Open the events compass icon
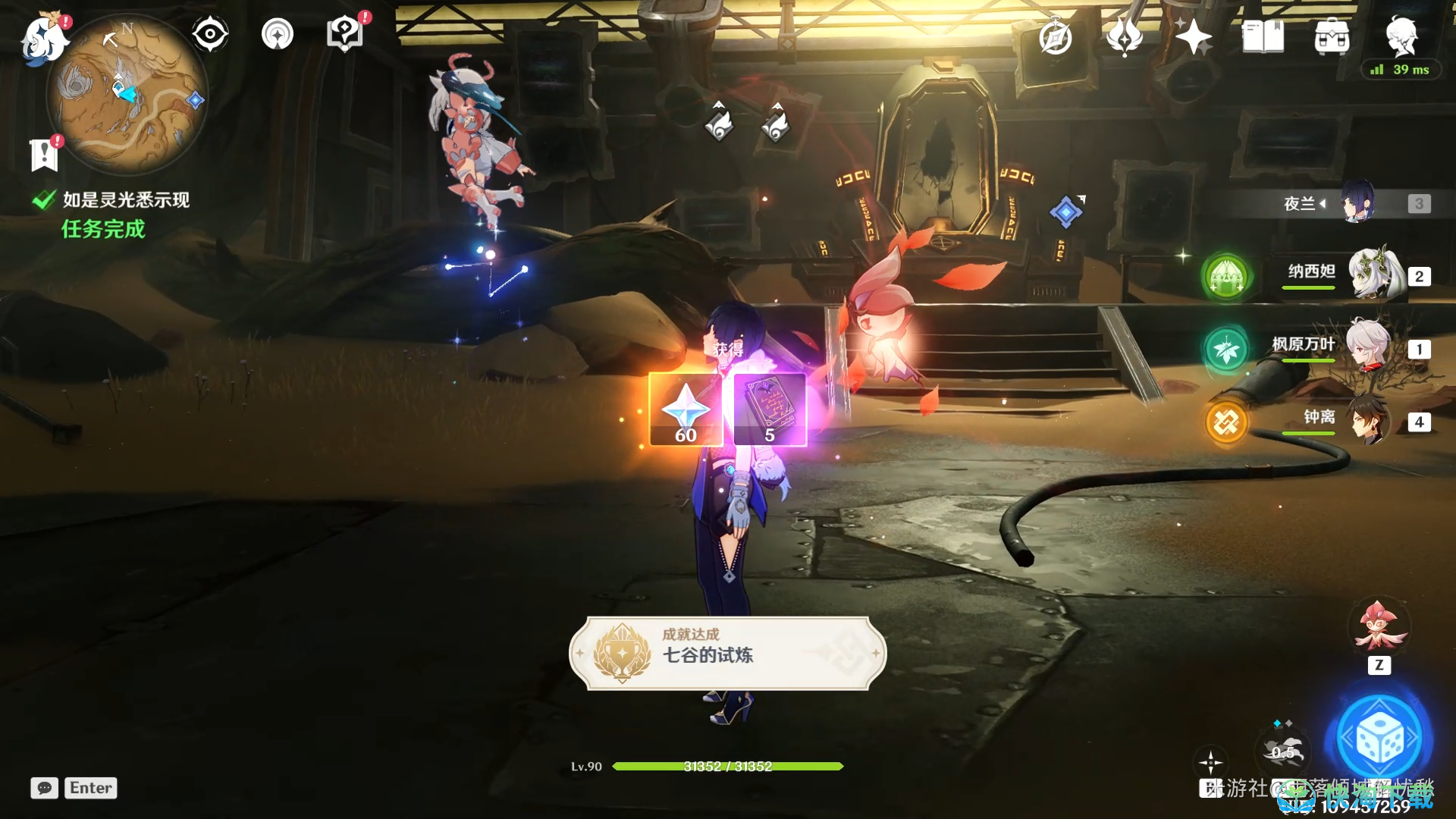Viewport: 1456px width, 819px height. [x=1055, y=37]
